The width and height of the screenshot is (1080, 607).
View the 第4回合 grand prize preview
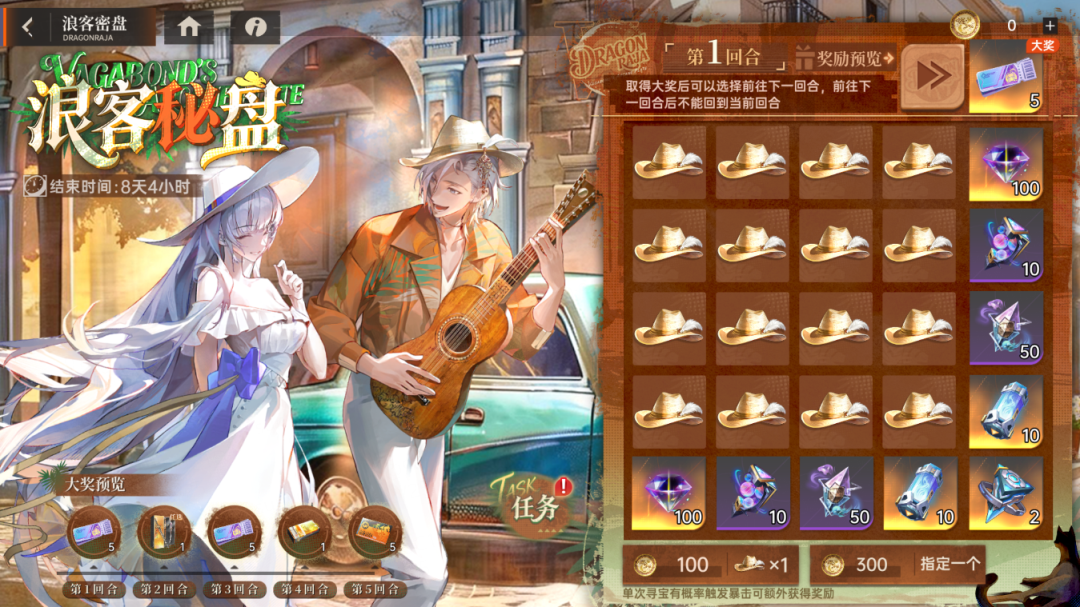(305, 532)
